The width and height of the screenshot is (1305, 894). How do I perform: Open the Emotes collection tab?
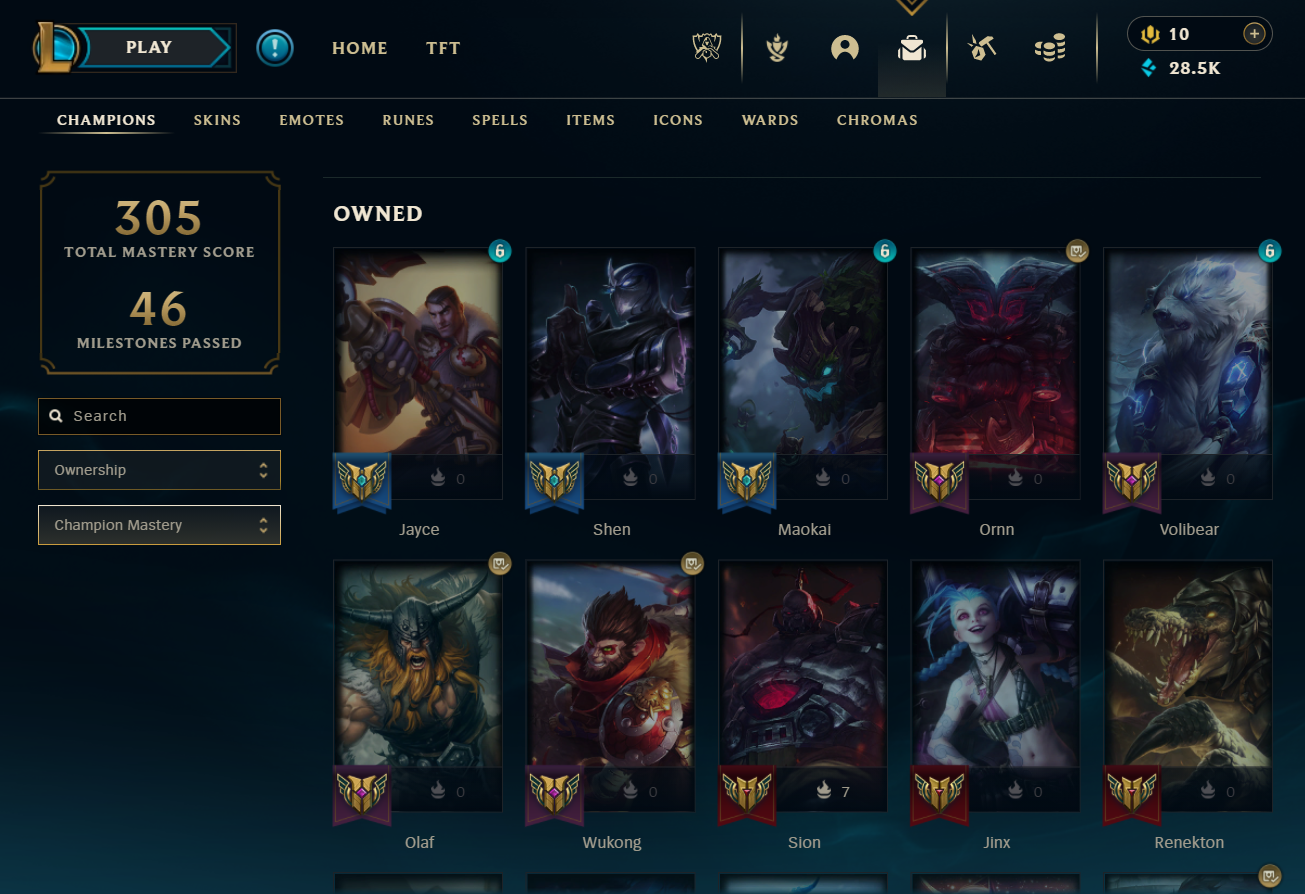[x=311, y=120]
